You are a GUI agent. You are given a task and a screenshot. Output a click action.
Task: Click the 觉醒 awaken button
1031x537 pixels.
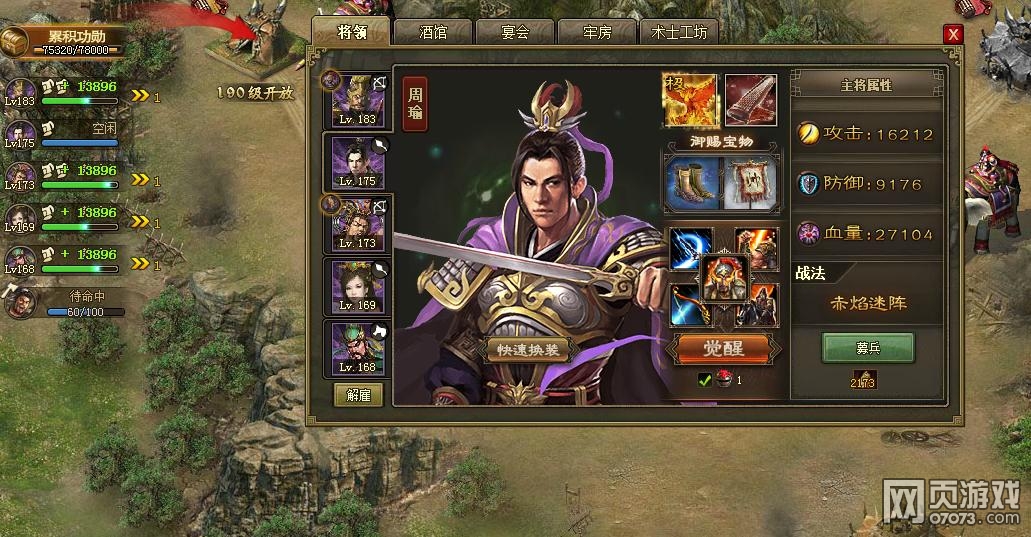pos(725,348)
